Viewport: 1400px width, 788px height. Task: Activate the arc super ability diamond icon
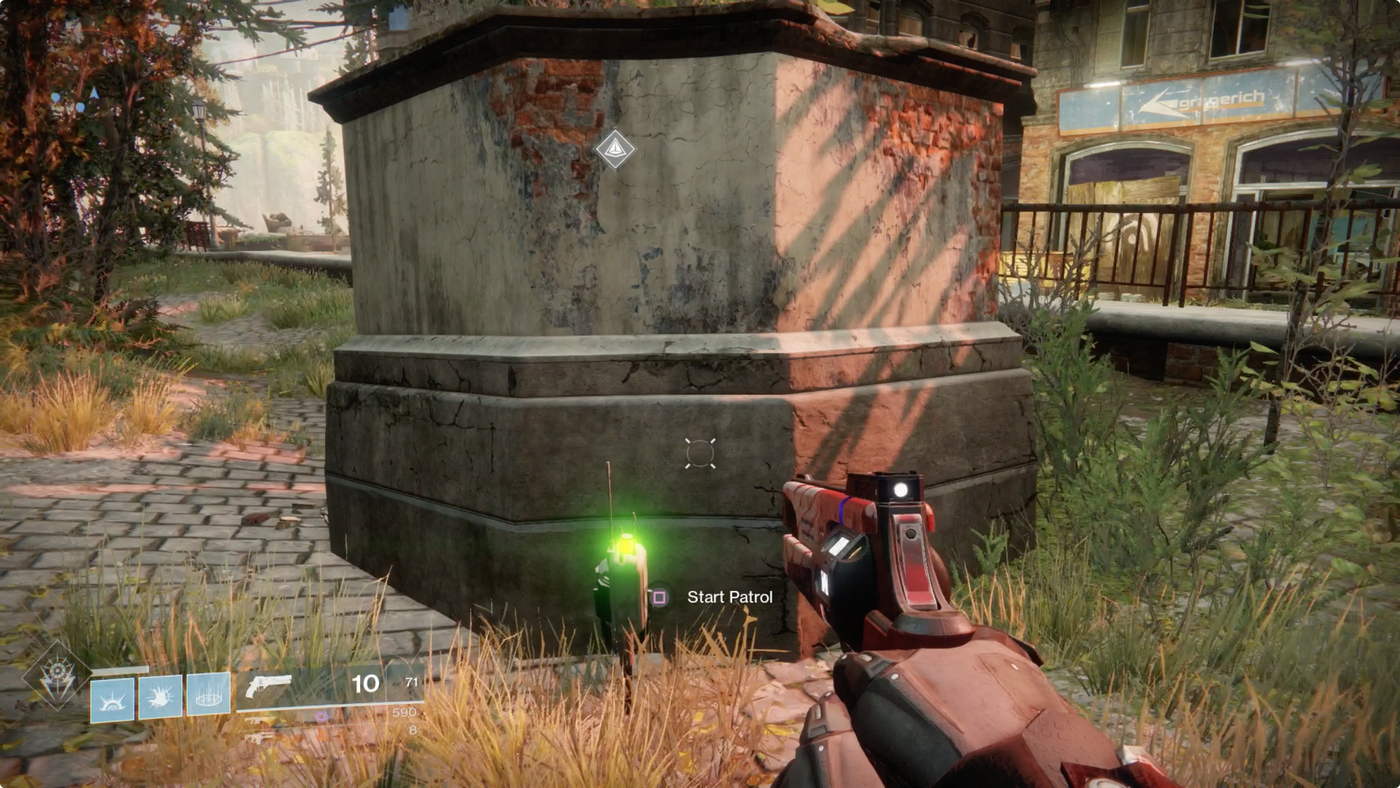[56, 675]
